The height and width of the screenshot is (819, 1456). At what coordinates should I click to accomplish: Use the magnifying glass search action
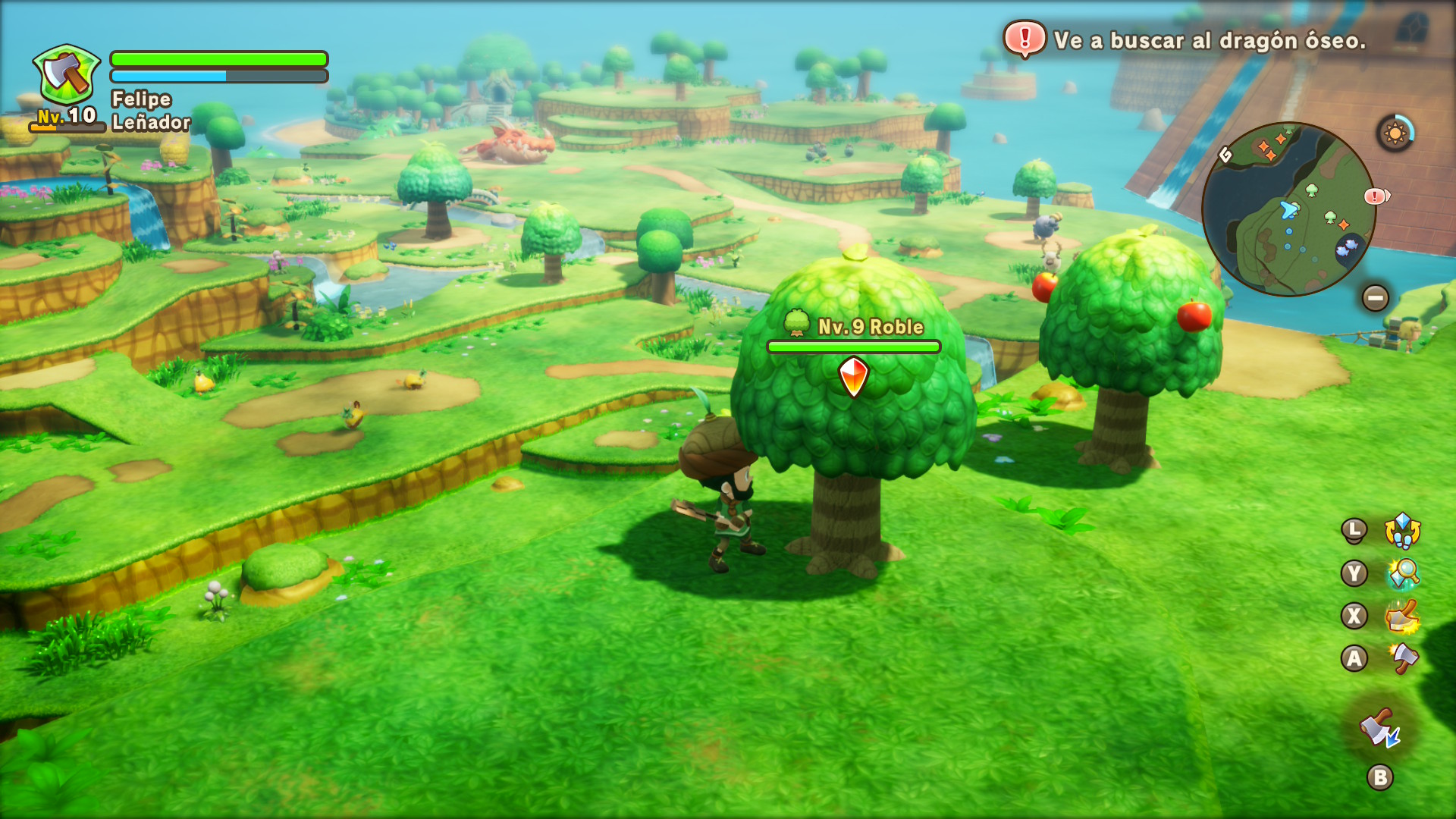(x=1403, y=573)
